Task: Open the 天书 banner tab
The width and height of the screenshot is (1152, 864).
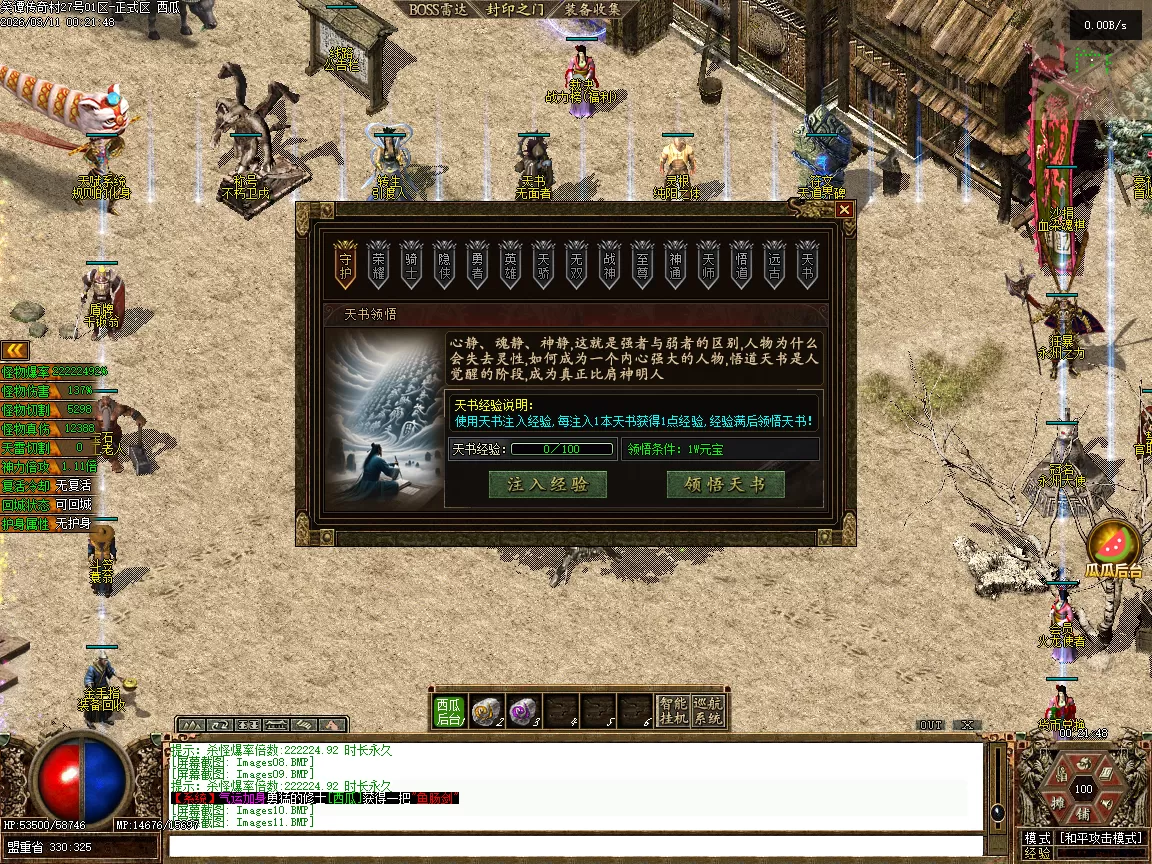Action: coord(807,264)
